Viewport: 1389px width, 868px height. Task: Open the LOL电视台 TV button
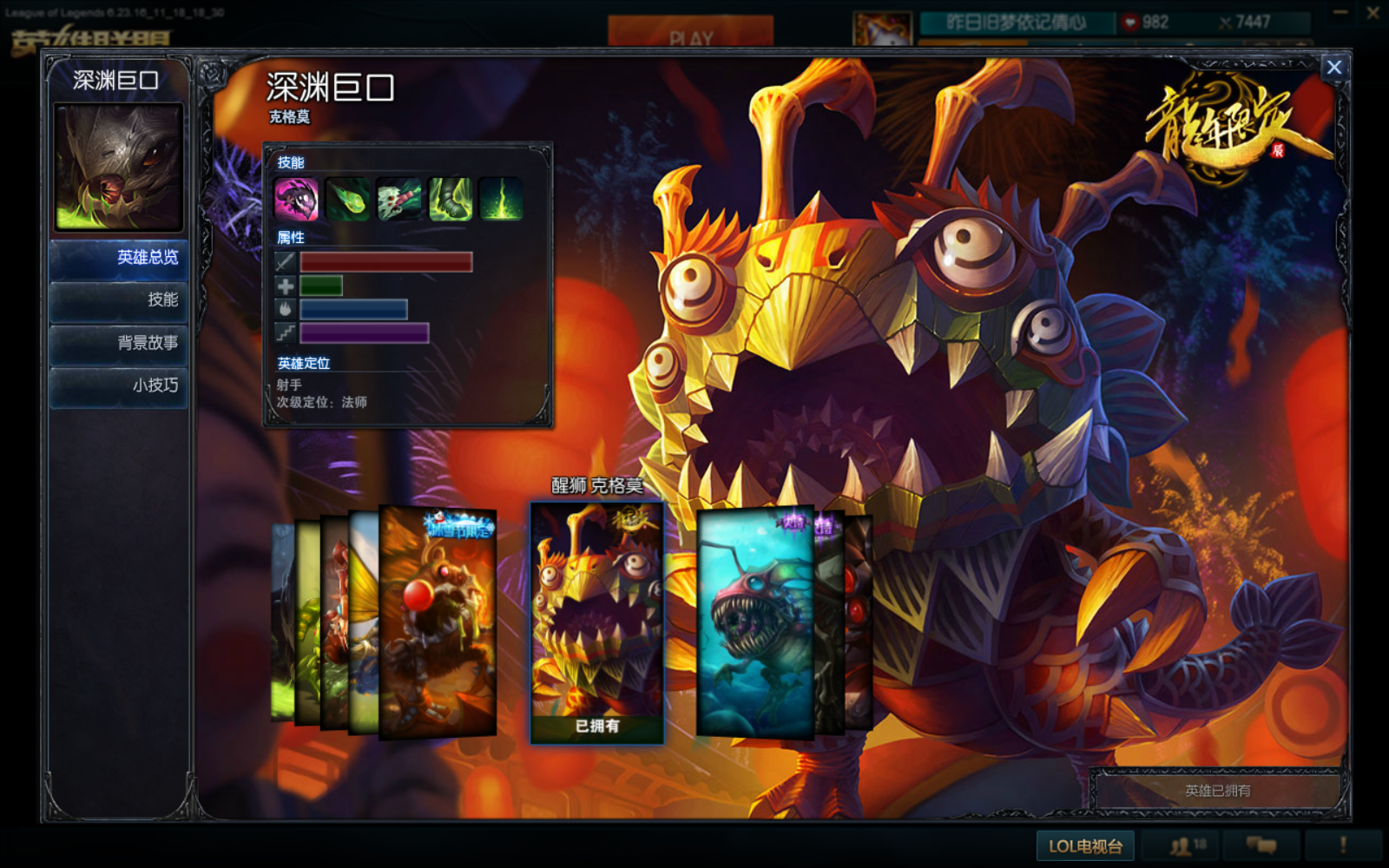click(x=1085, y=846)
